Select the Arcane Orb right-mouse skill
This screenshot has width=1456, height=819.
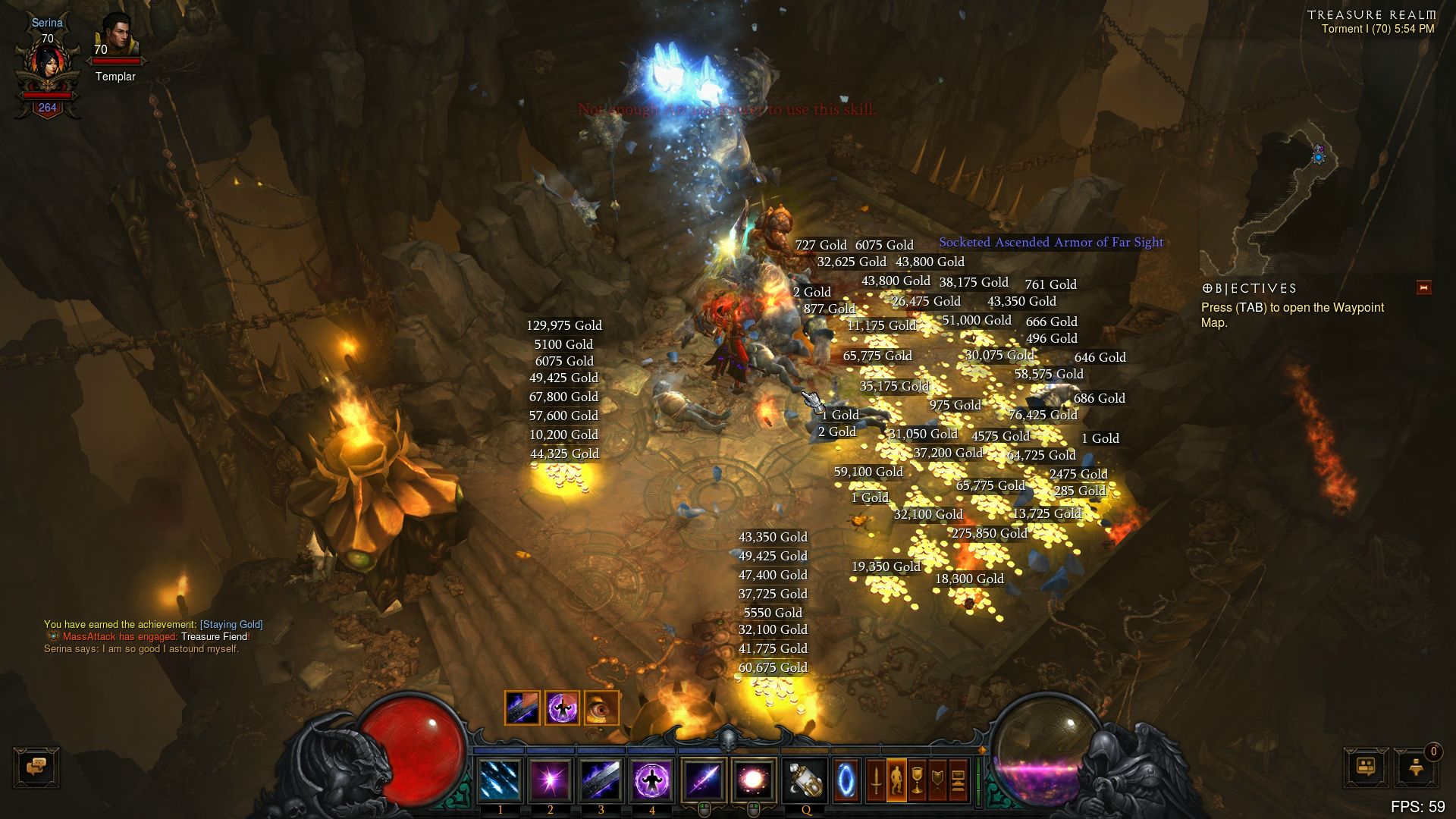[x=753, y=780]
